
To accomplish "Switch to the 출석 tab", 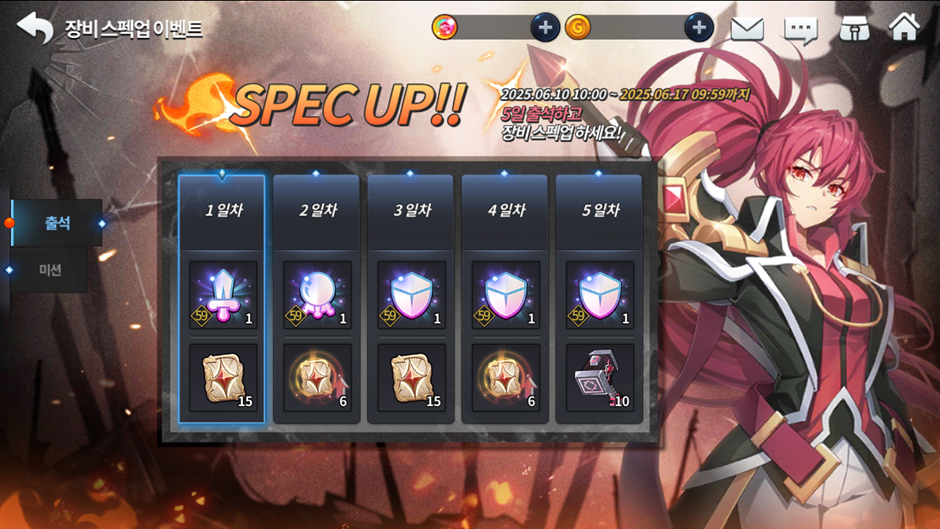I will tap(57, 223).
